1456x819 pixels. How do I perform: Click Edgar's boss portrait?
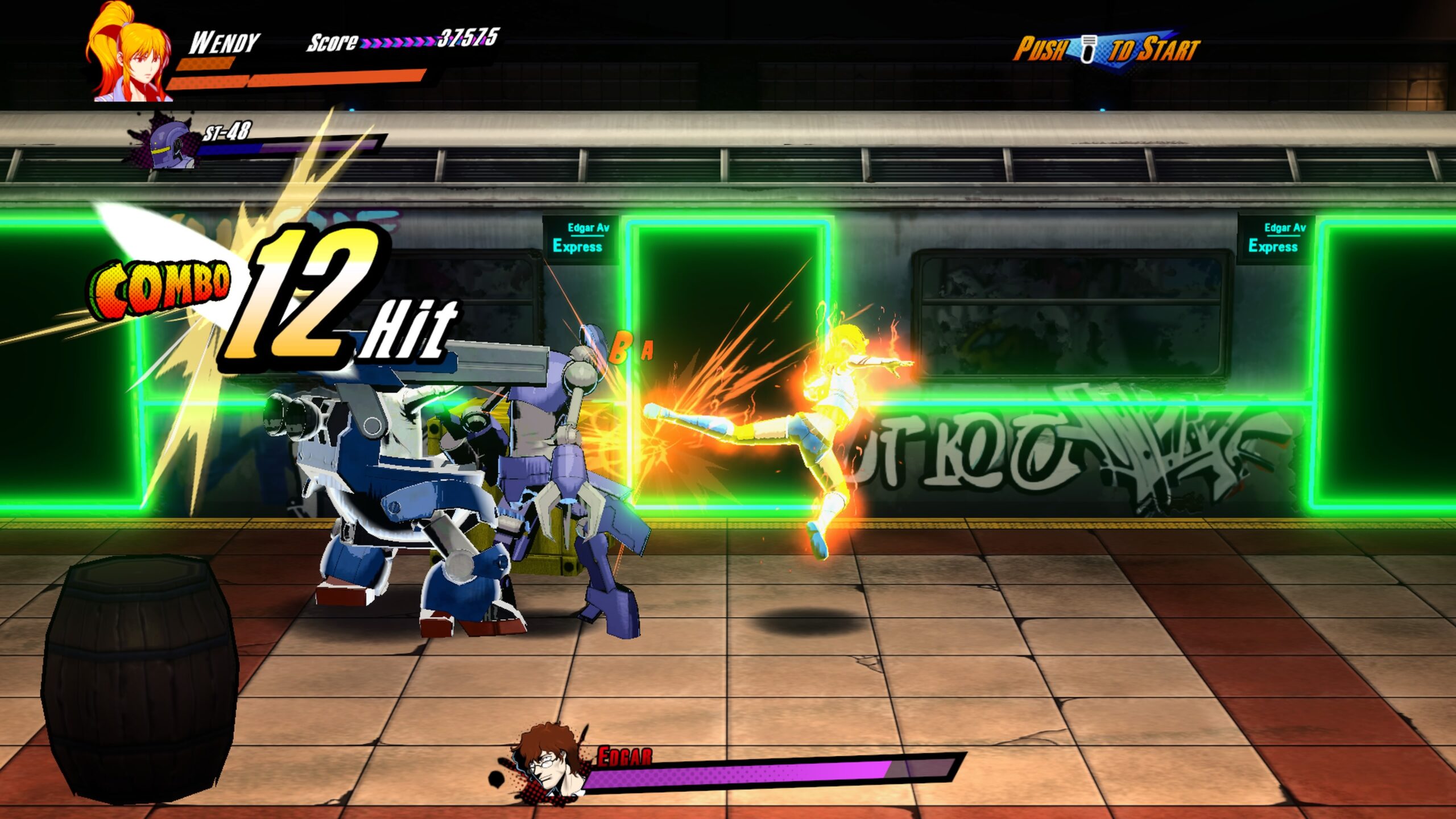547,761
